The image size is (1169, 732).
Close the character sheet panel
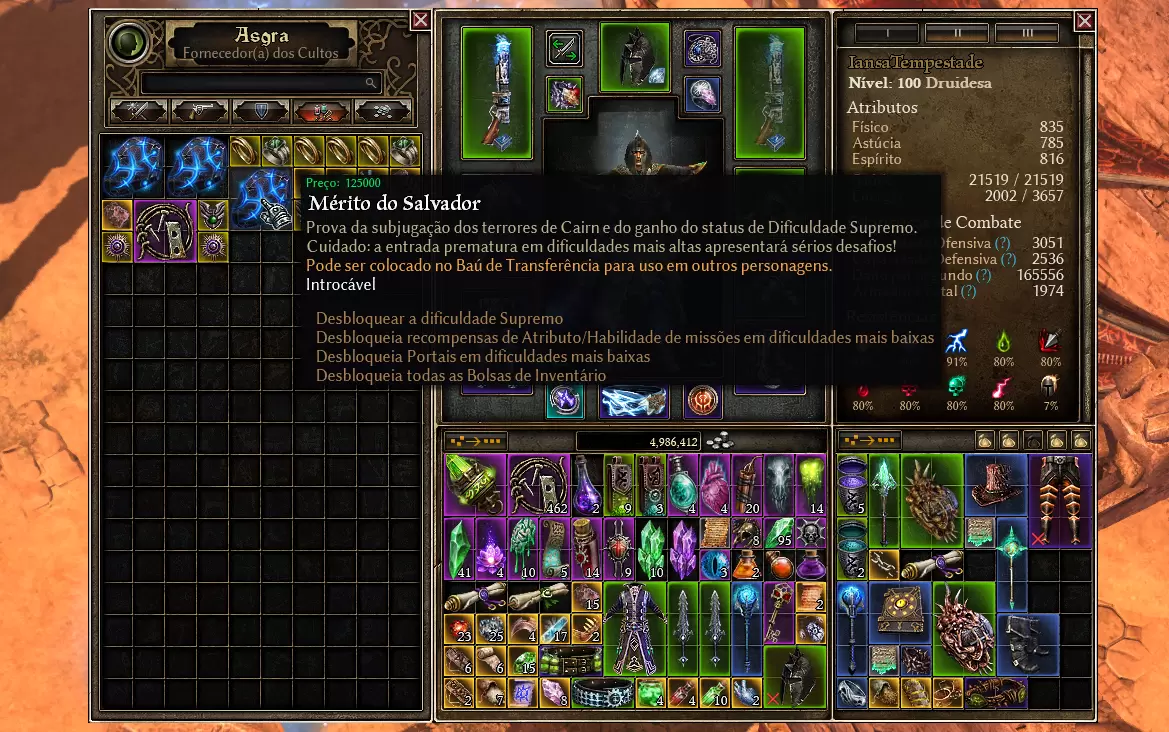1084,21
